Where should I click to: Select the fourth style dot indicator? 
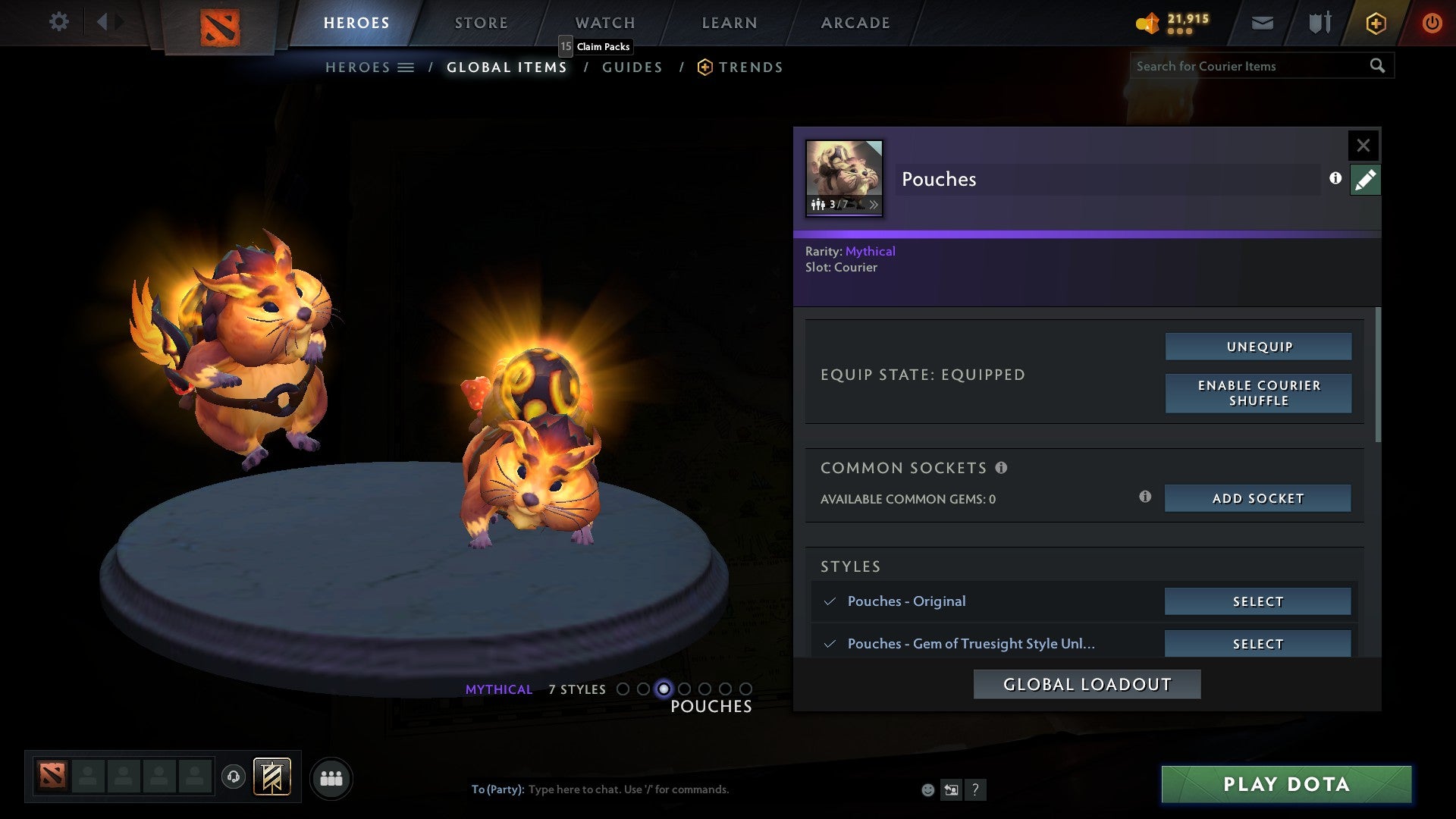coord(685,689)
